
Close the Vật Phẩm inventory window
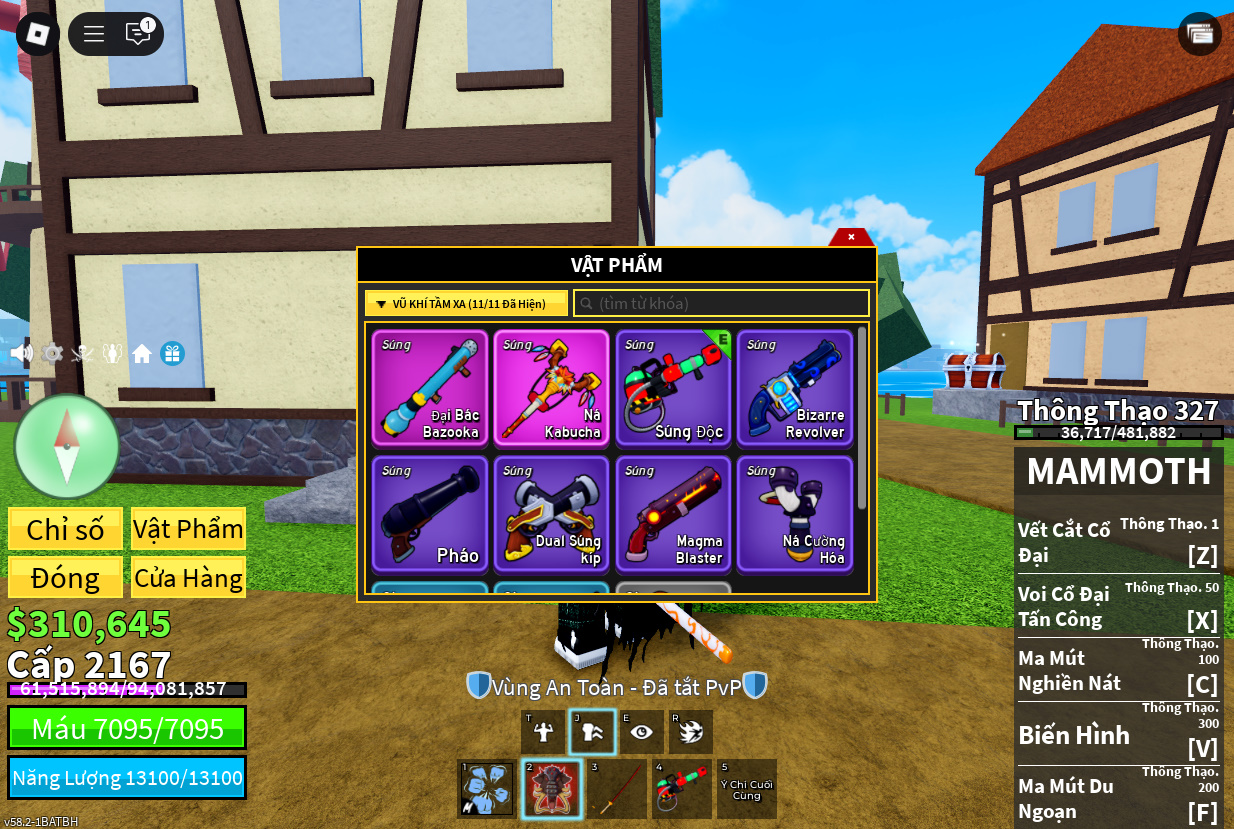tap(851, 237)
